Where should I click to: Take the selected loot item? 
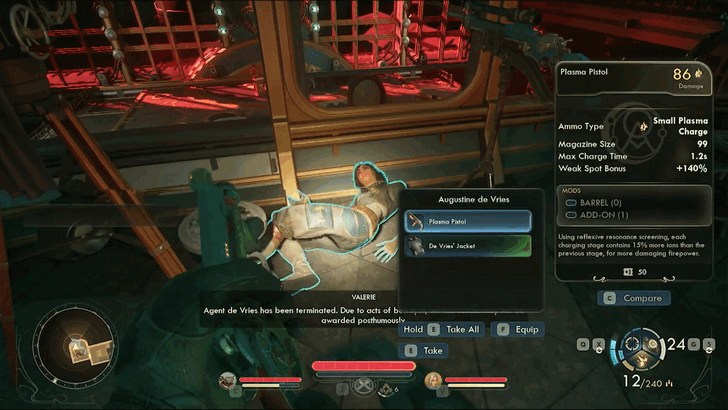tap(424, 350)
